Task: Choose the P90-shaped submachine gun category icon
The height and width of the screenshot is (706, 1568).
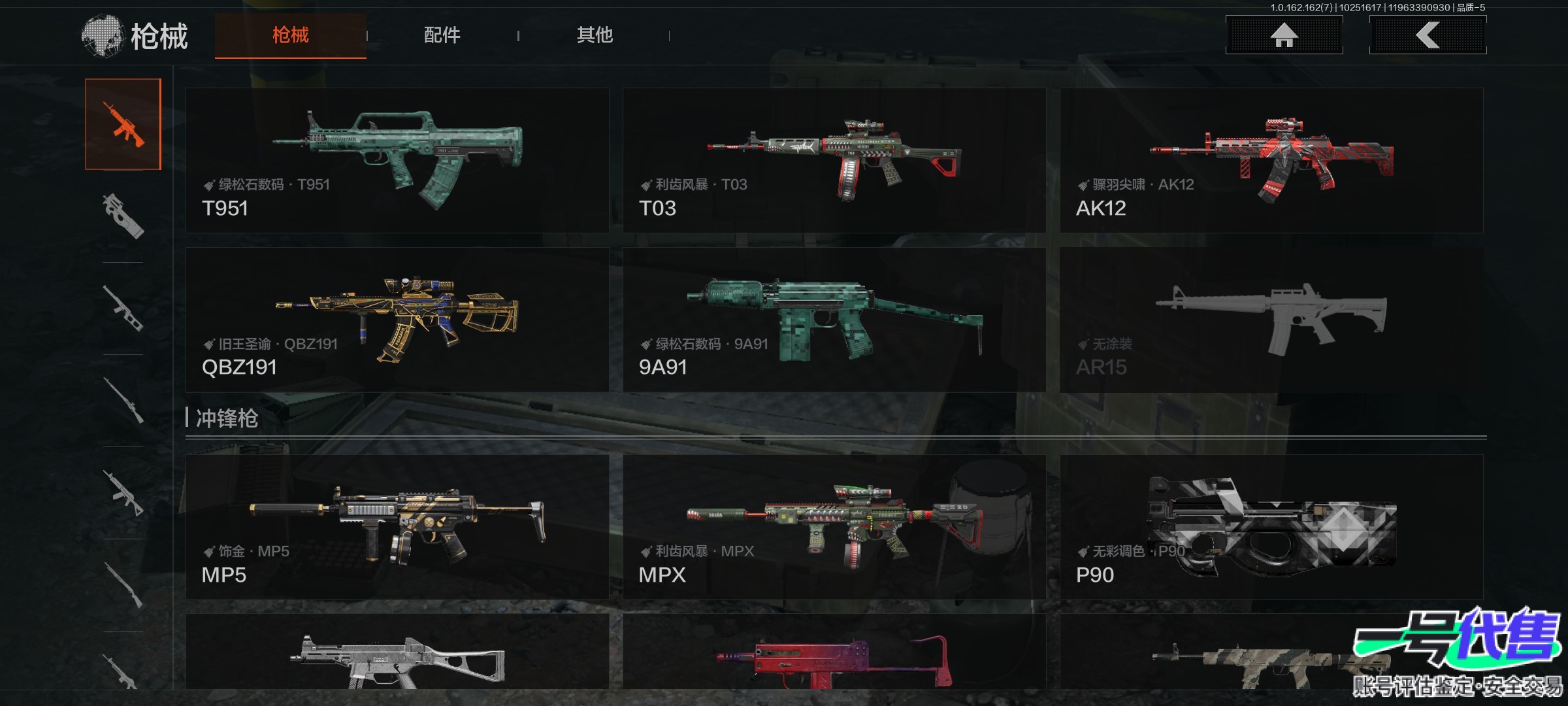Action: 123,216
